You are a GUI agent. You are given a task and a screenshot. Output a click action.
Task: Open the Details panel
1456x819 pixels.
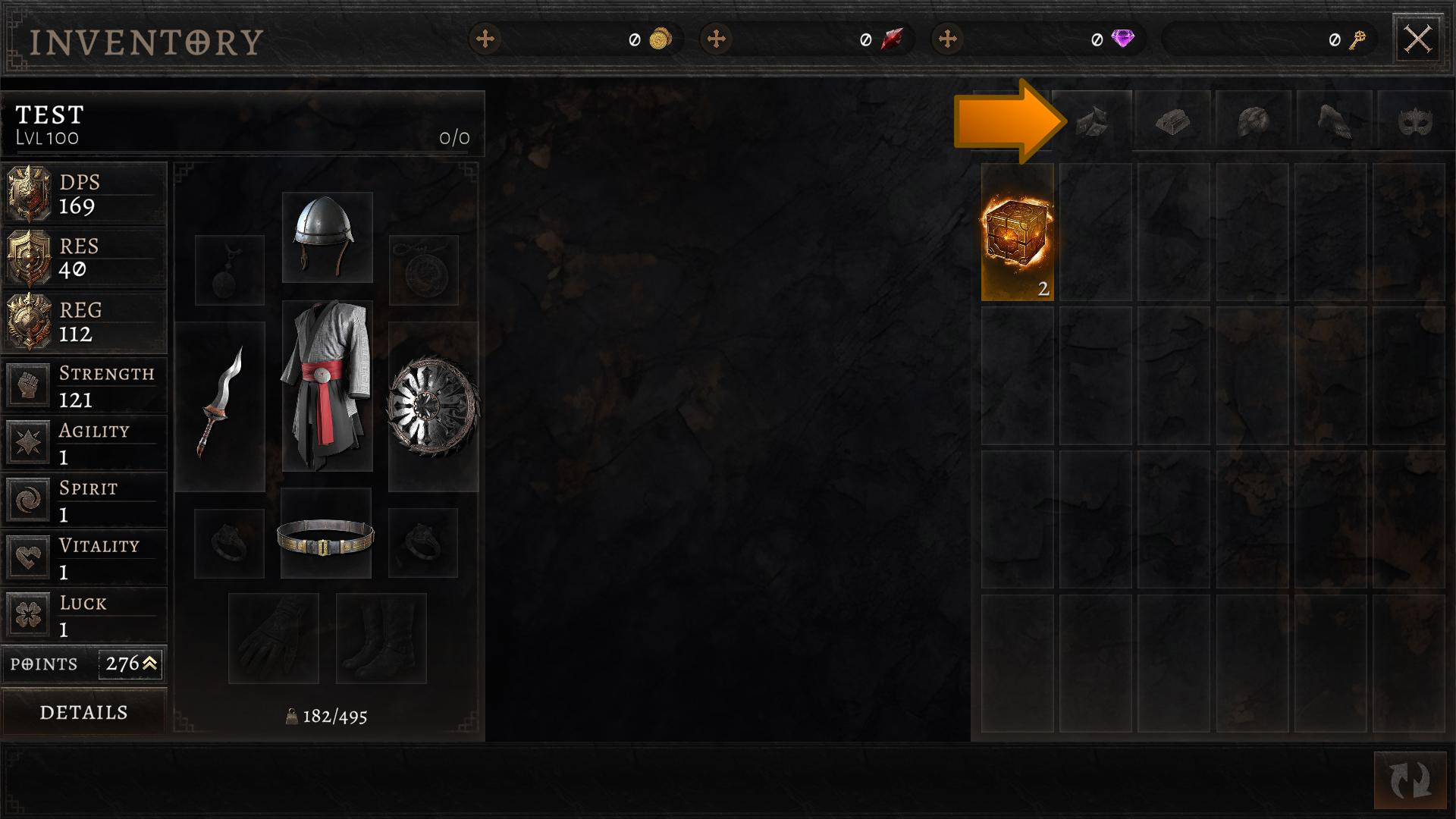[83, 712]
